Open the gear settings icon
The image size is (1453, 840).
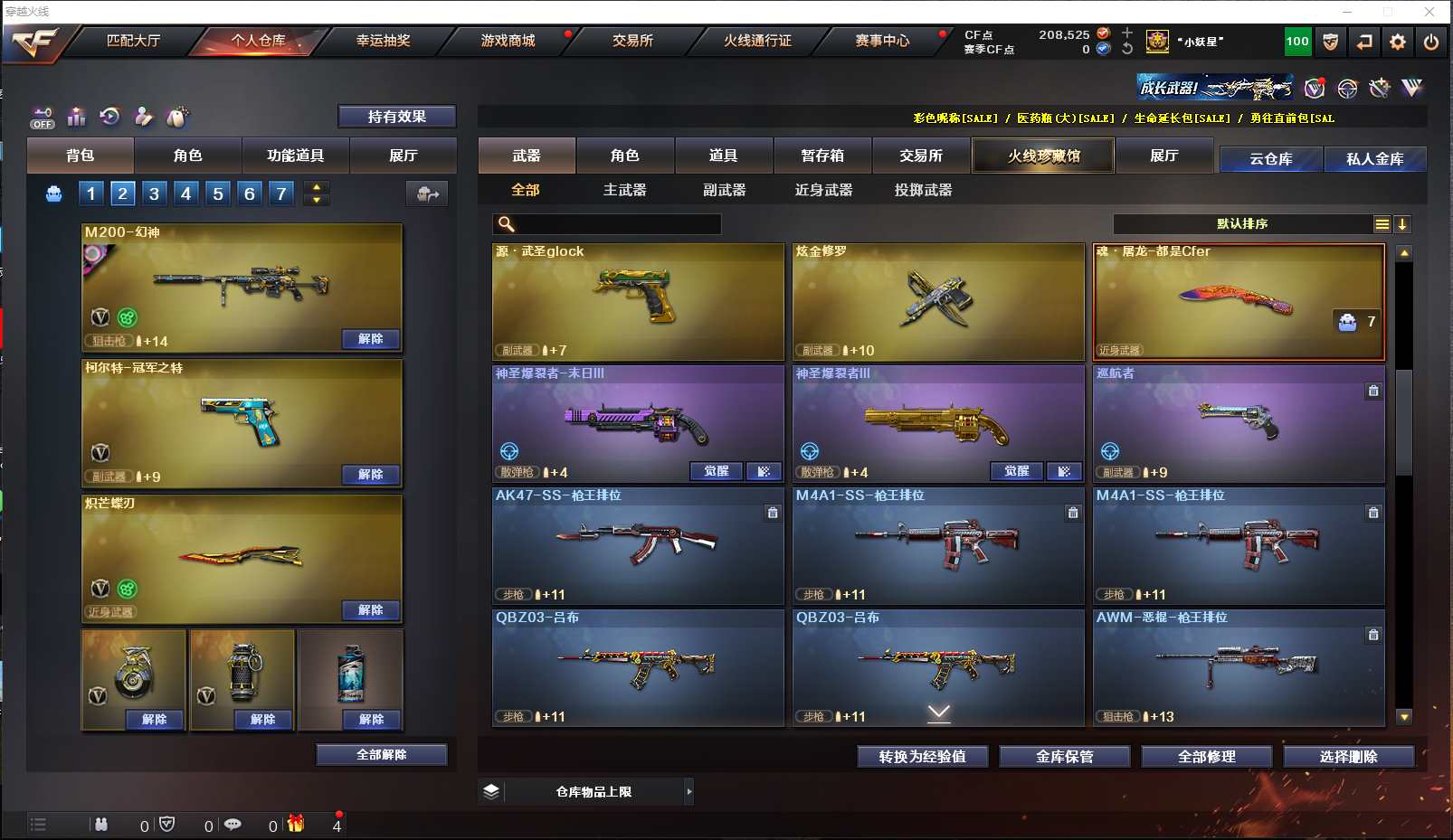pyautogui.click(x=1398, y=42)
